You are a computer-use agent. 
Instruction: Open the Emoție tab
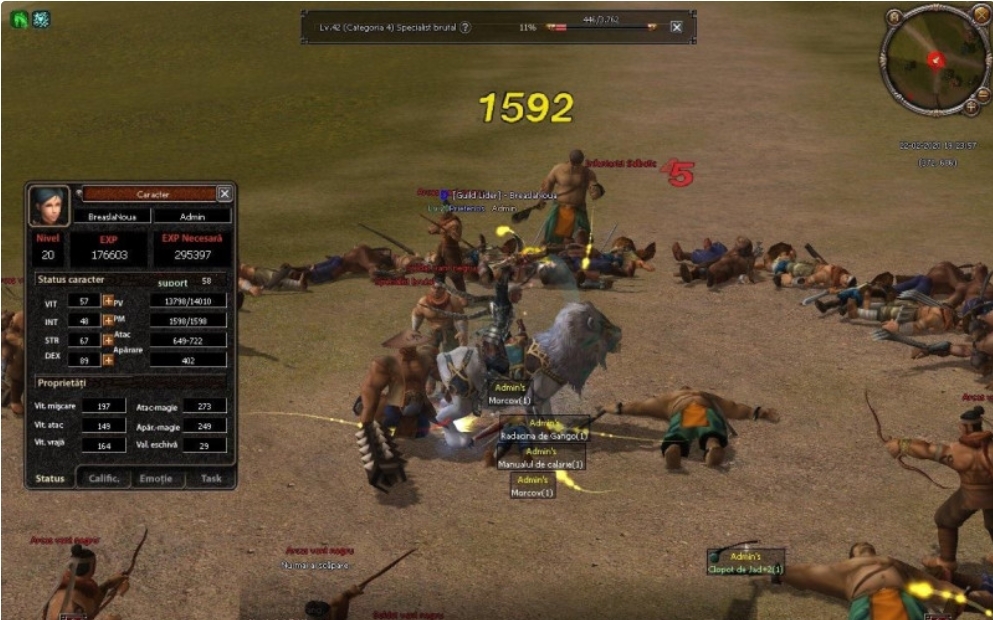pos(156,478)
